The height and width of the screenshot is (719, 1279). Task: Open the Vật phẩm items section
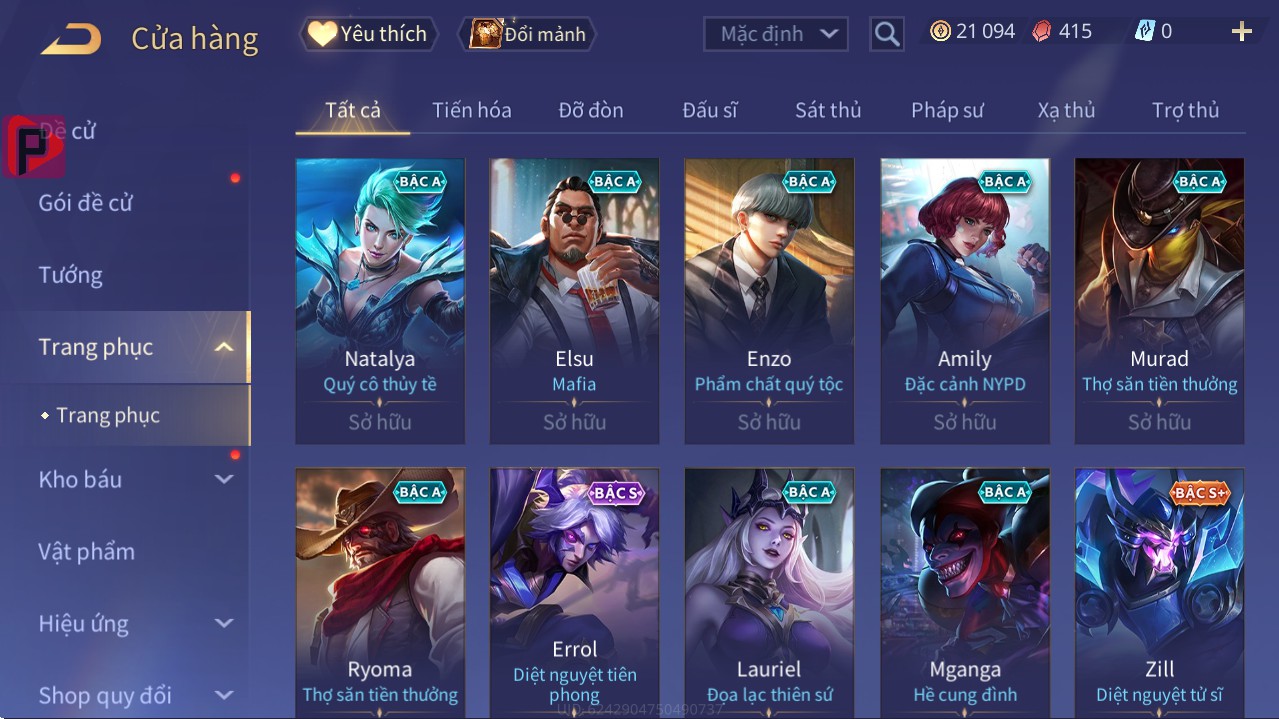point(86,552)
